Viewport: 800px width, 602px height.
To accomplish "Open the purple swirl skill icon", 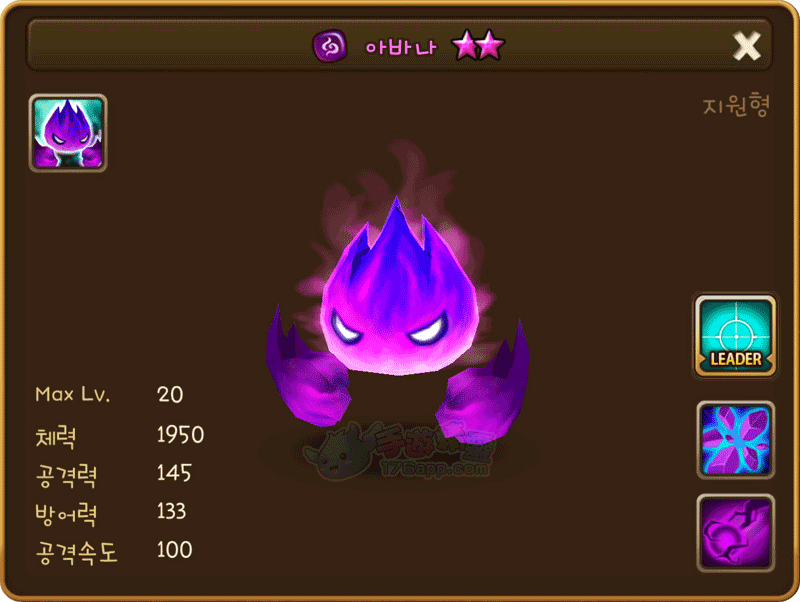I will coord(735,532).
